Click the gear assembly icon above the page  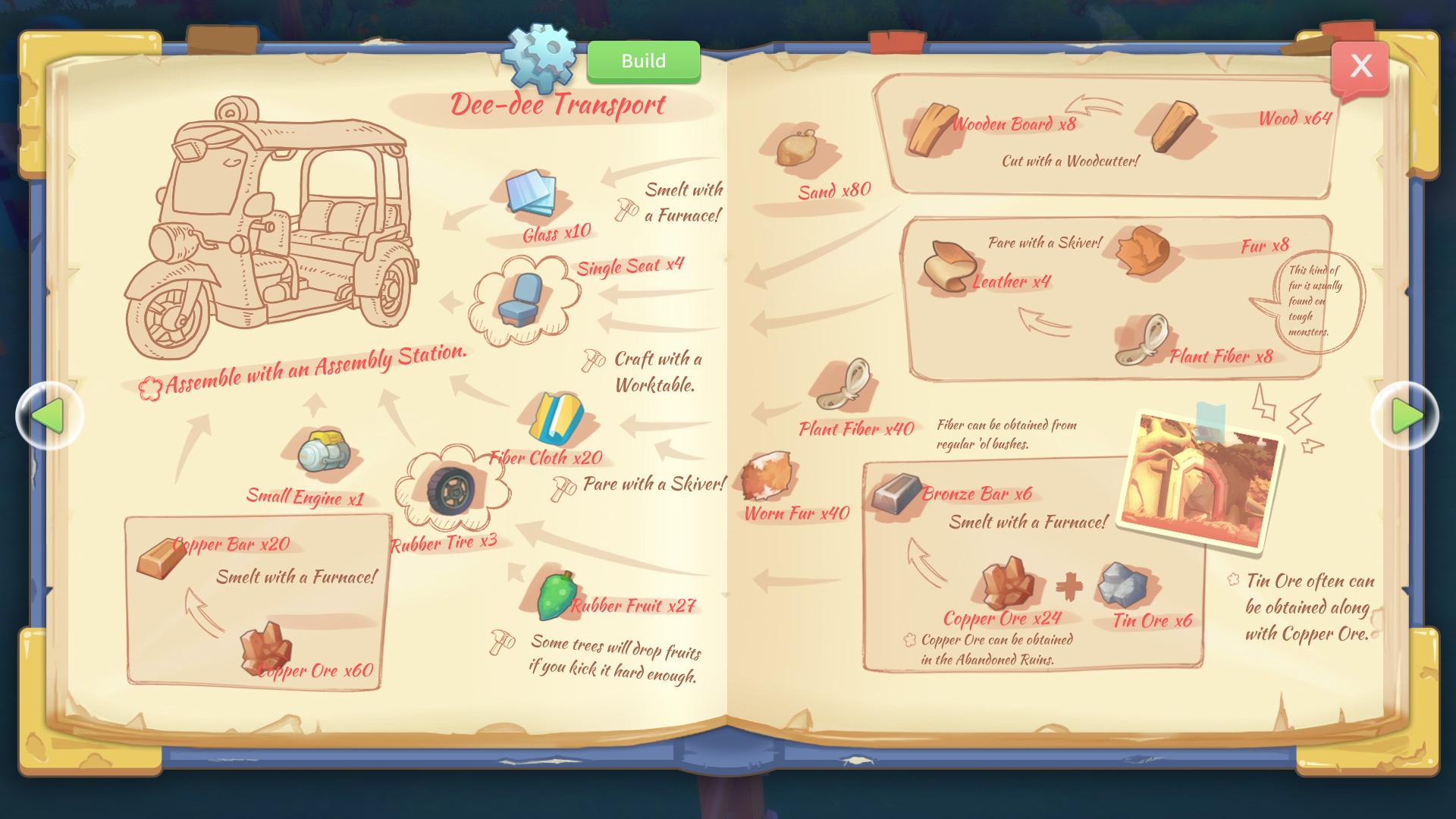[540, 55]
